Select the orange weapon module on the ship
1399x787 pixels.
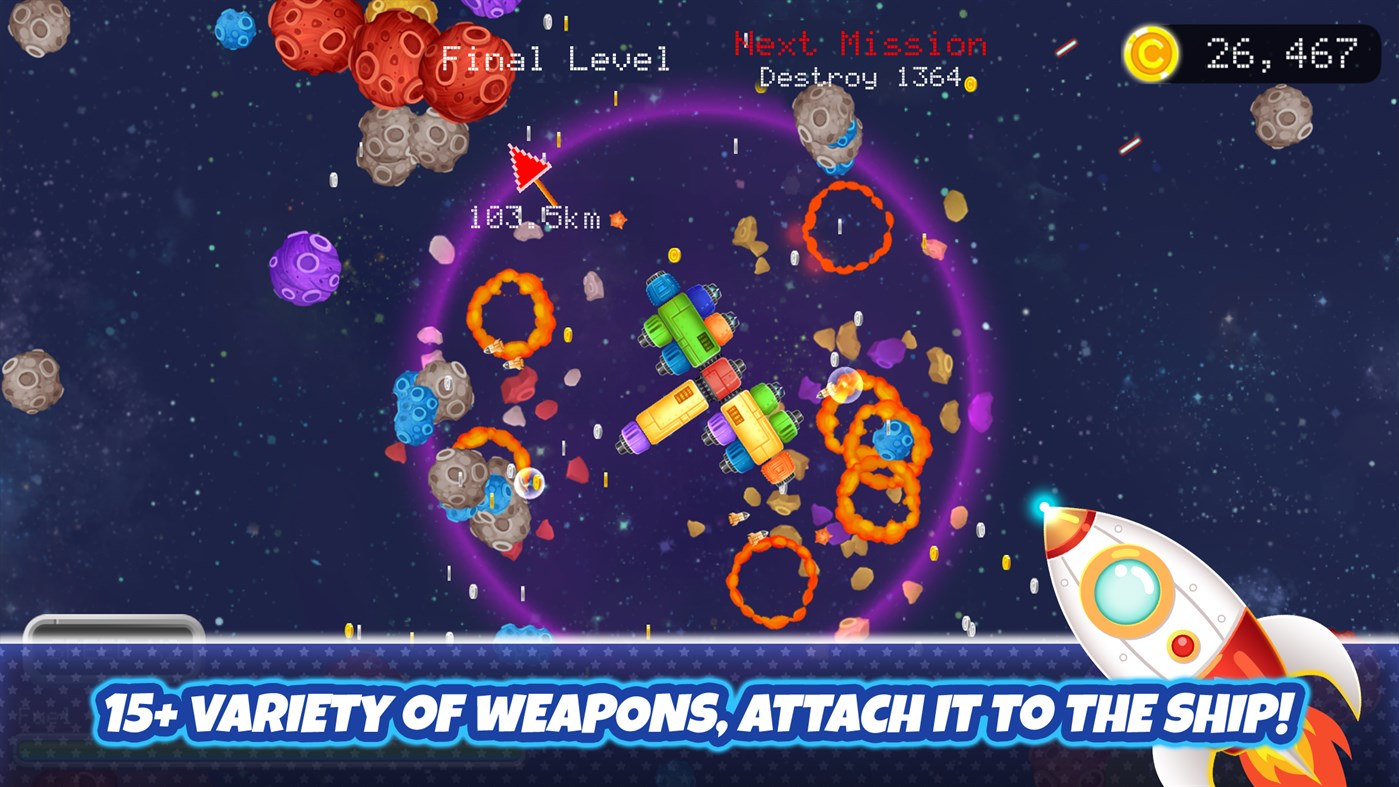[721, 329]
